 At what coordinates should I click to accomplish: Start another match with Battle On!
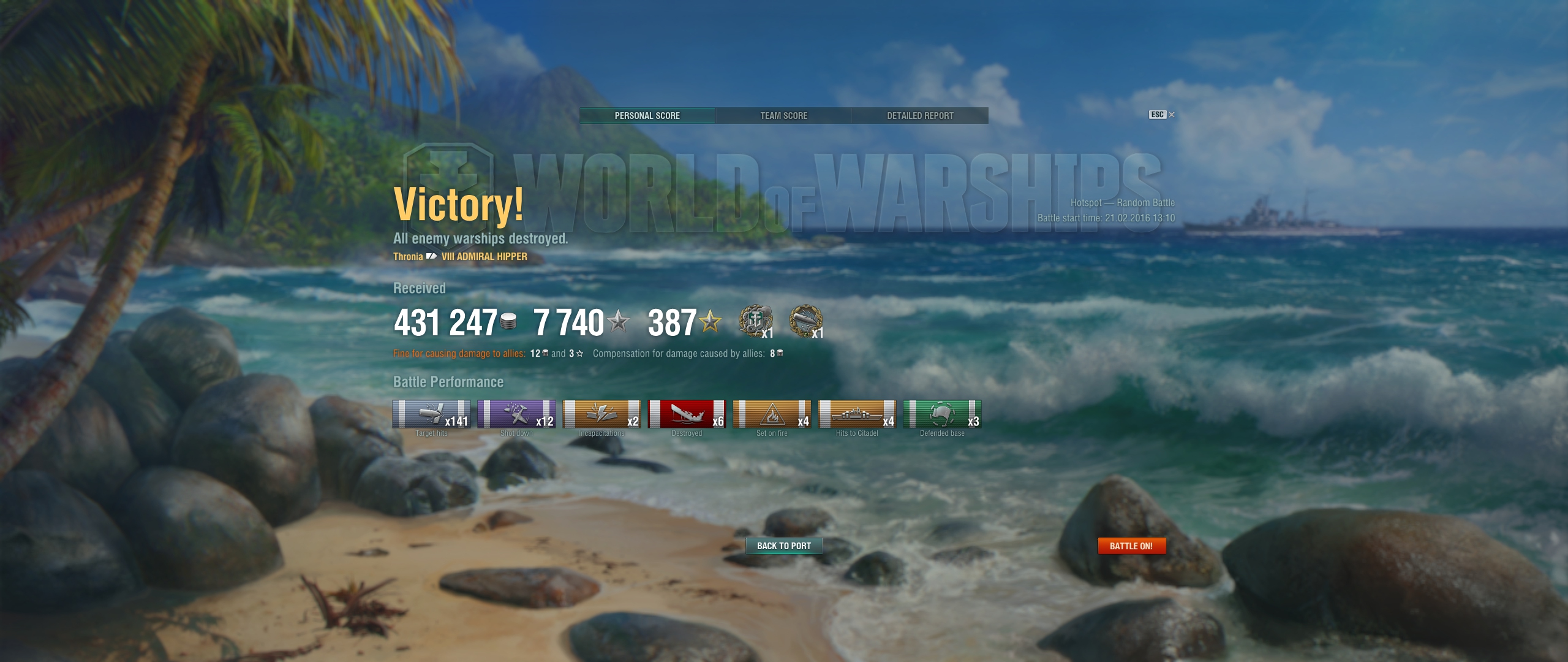1131,546
